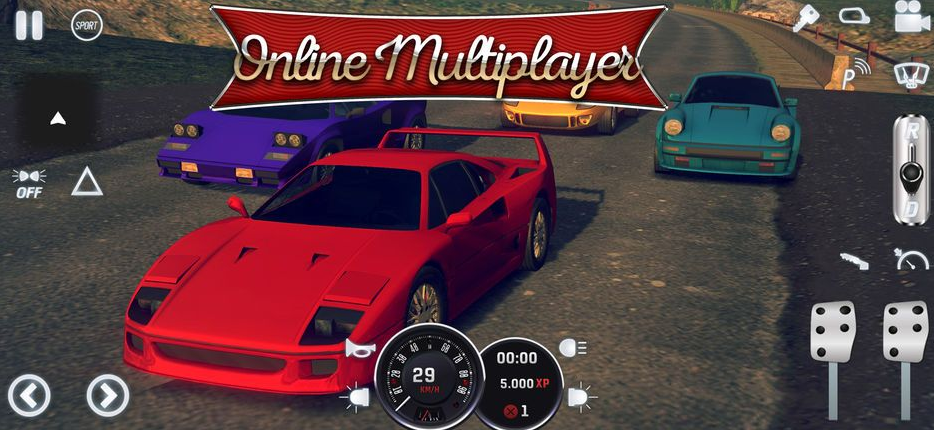This screenshot has height=430, width=934.
Task: Steer right with the right arrow
Action: [x=107, y=395]
